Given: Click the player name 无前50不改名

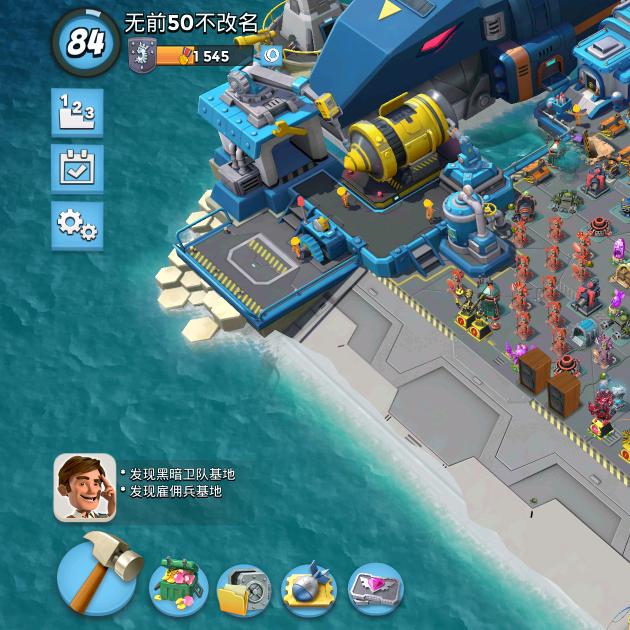Looking at the screenshot, I should 191,22.
